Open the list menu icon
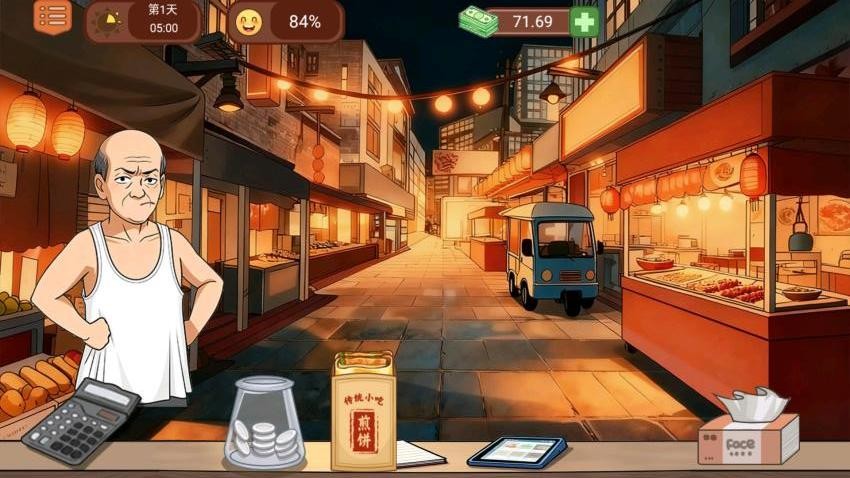The image size is (850, 478). click(53, 17)
